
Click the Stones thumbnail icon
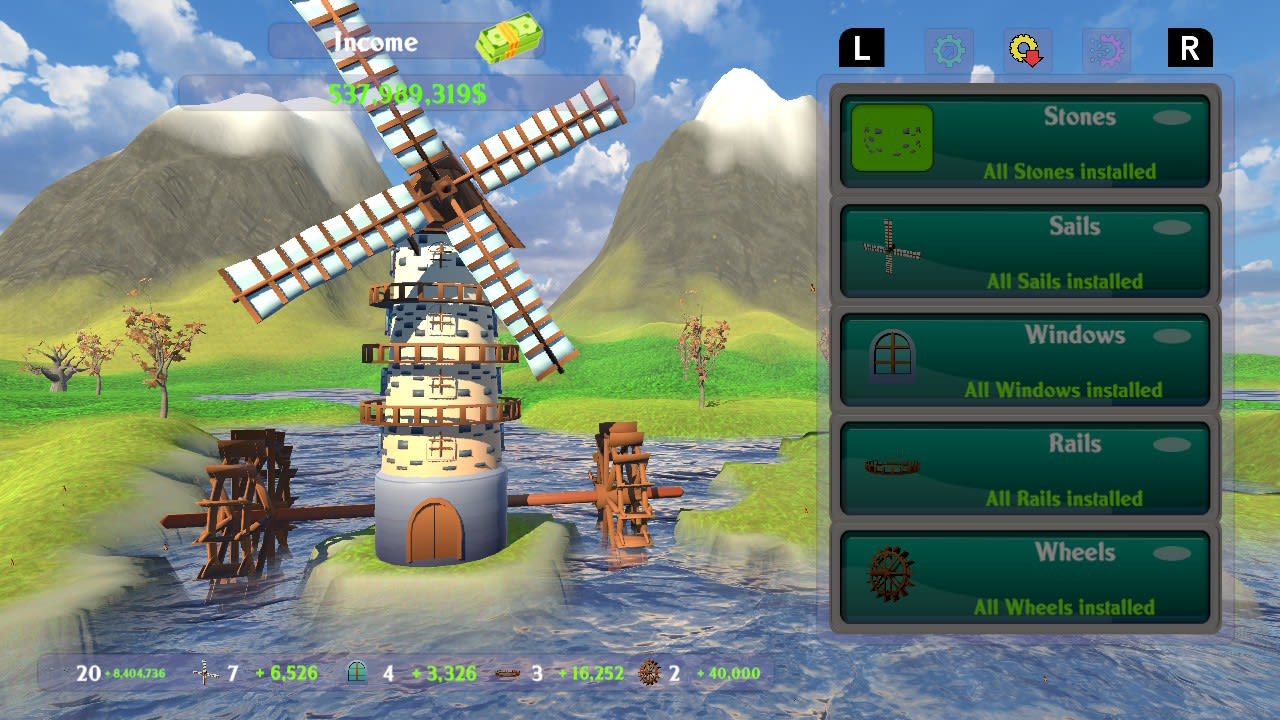tap(890, 140)
